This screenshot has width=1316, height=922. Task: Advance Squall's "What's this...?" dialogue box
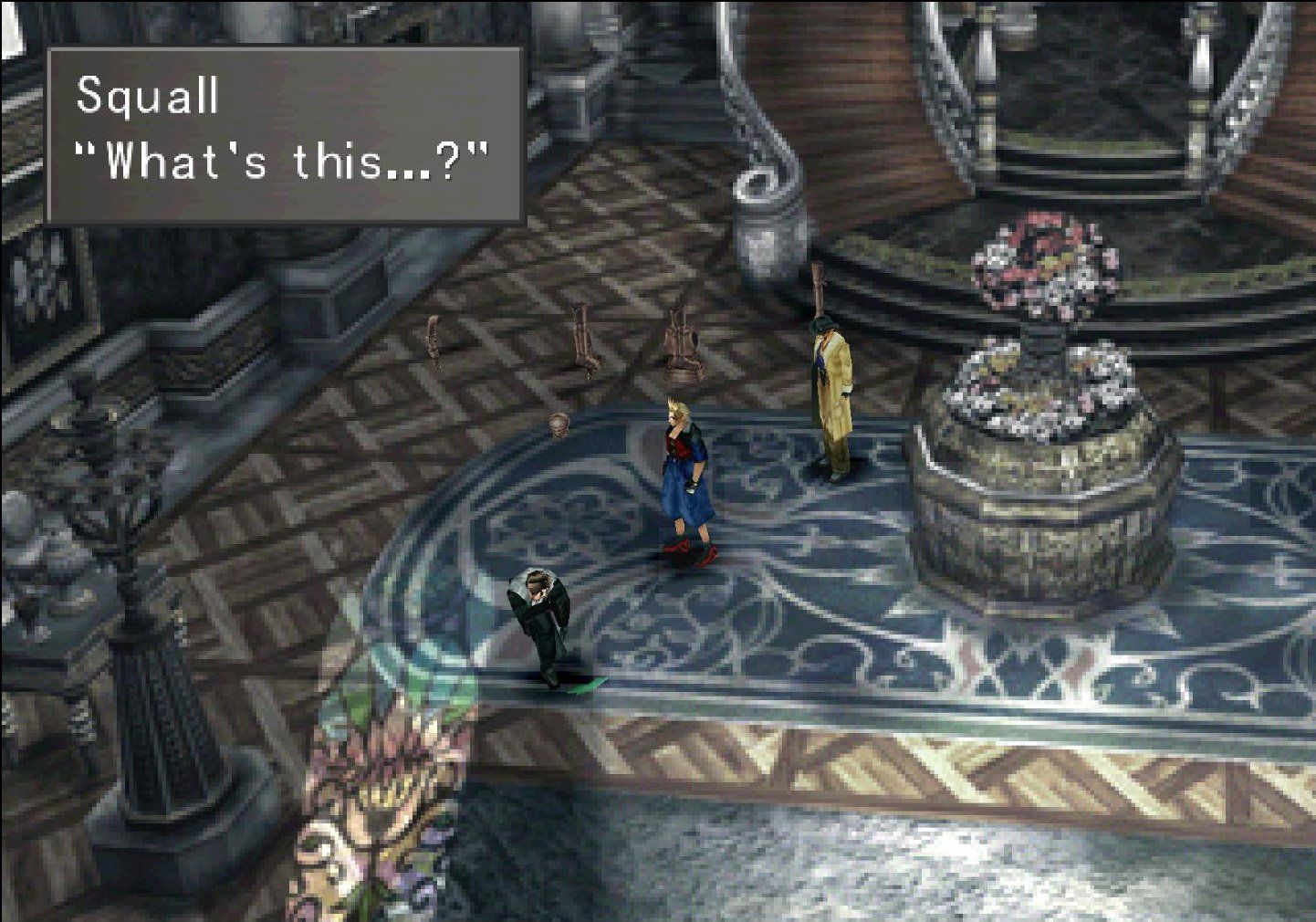pyautogui.click(x=285, y=135)
